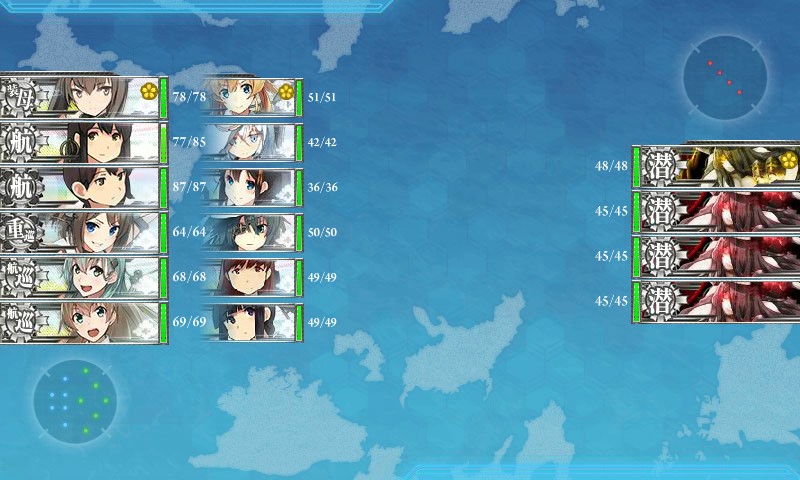Select the escort ship banner showing 36/36 HP
Image resolution: width=800 pixels, height=480 pixels.
250,188
